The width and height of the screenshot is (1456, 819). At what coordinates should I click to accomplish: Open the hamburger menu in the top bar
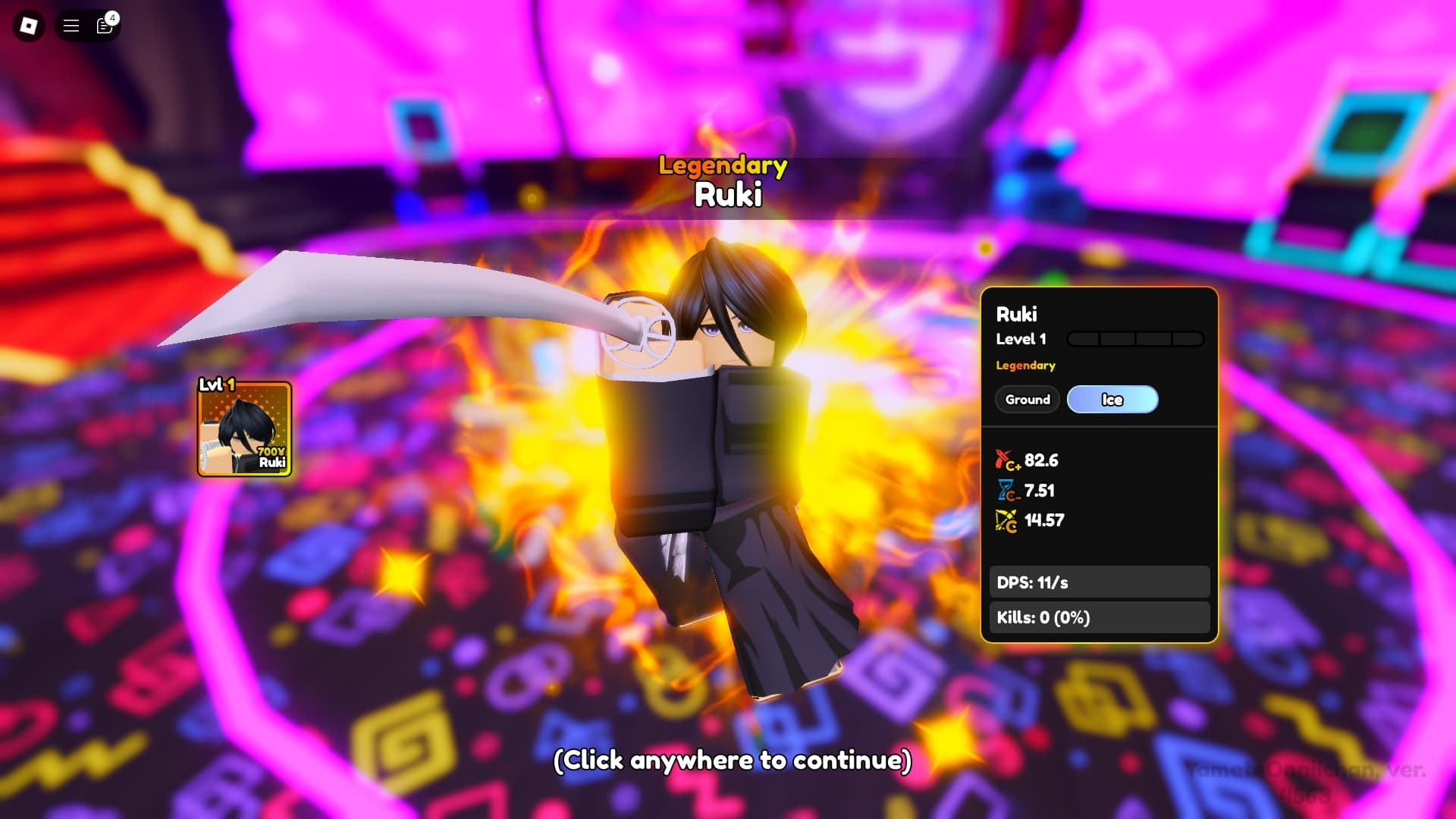tap(71, 26)
